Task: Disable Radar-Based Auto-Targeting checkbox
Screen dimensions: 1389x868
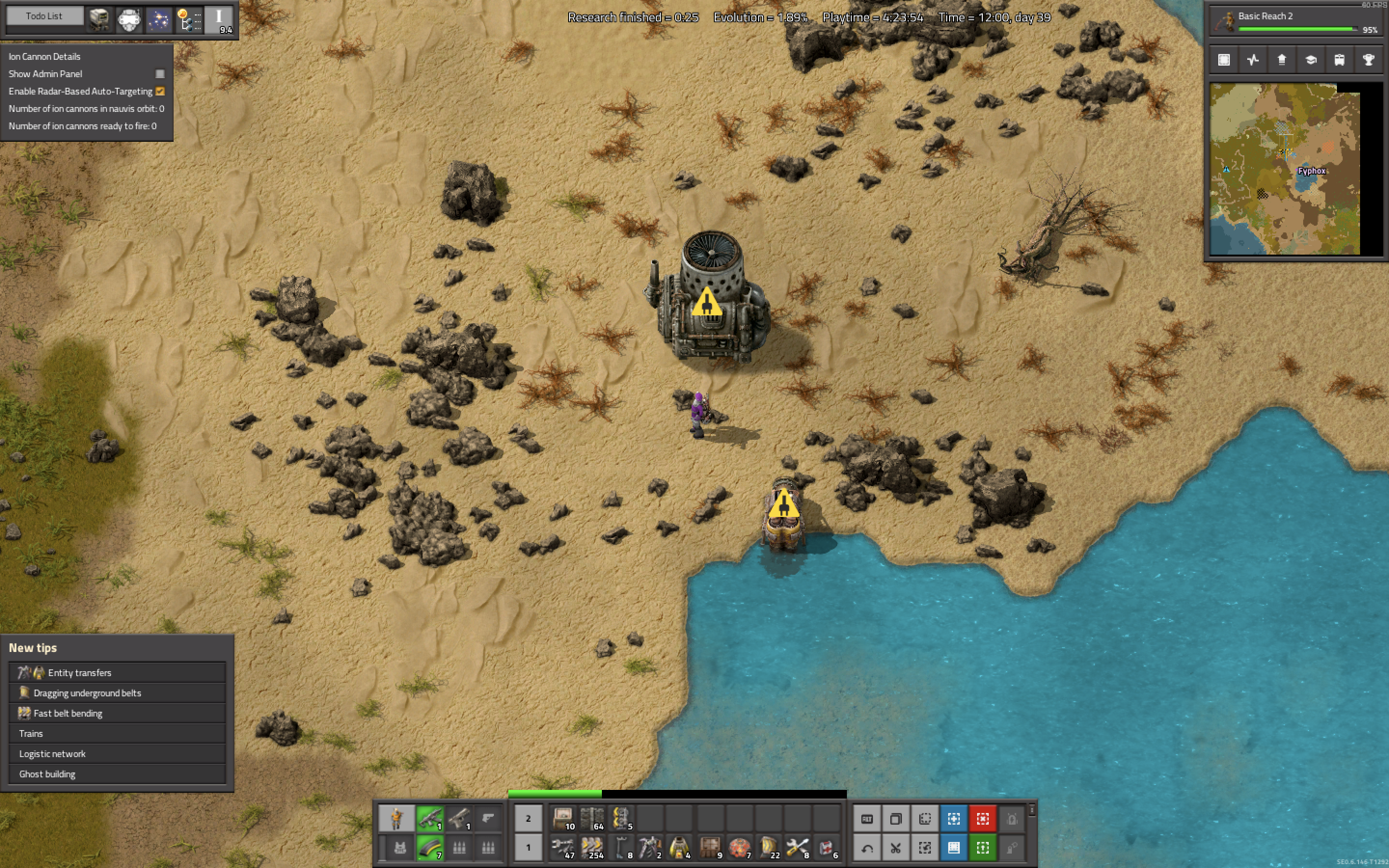Action: click(160, 91)
